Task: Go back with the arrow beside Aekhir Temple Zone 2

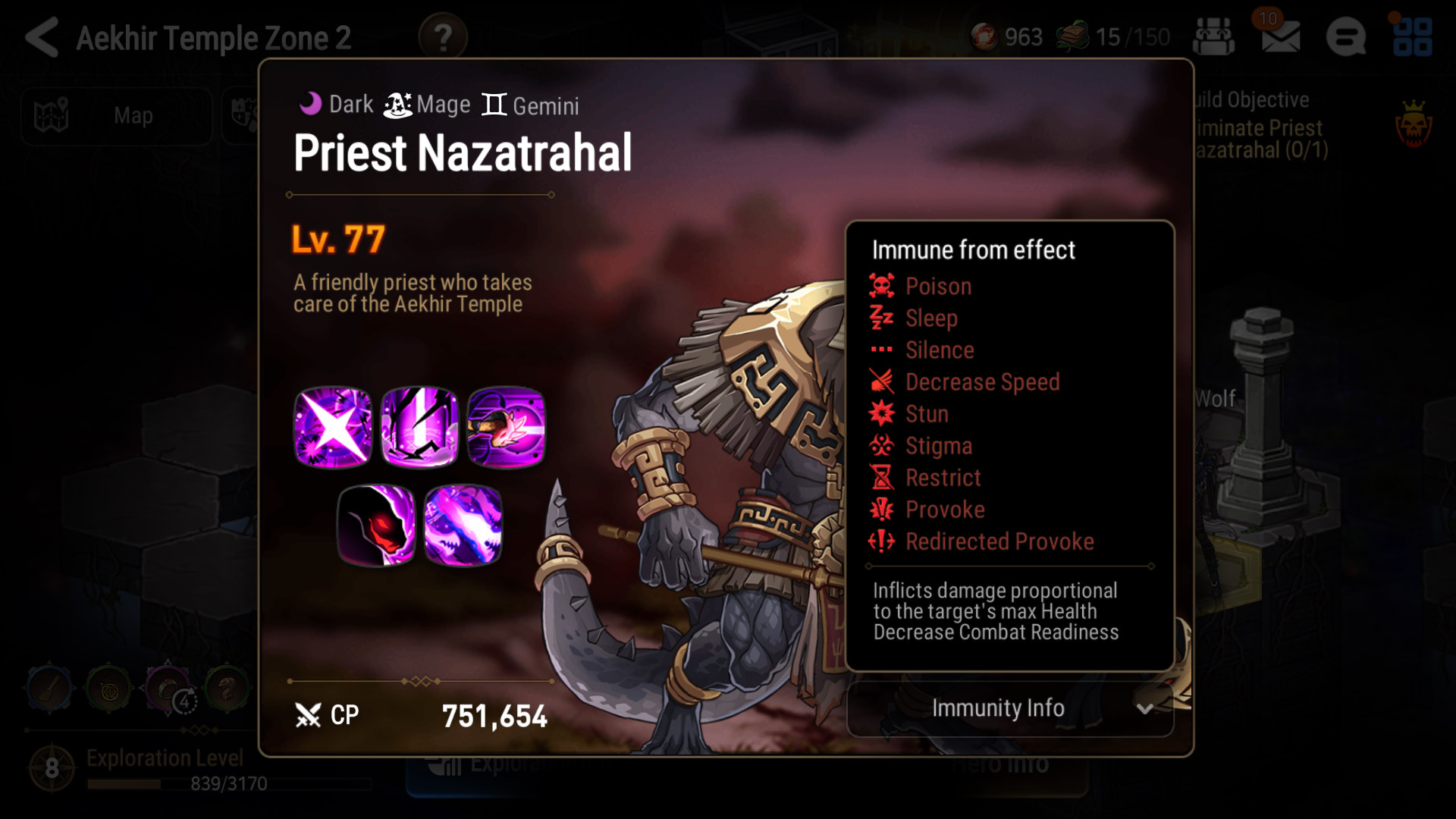Action: [x=42, y=37]
